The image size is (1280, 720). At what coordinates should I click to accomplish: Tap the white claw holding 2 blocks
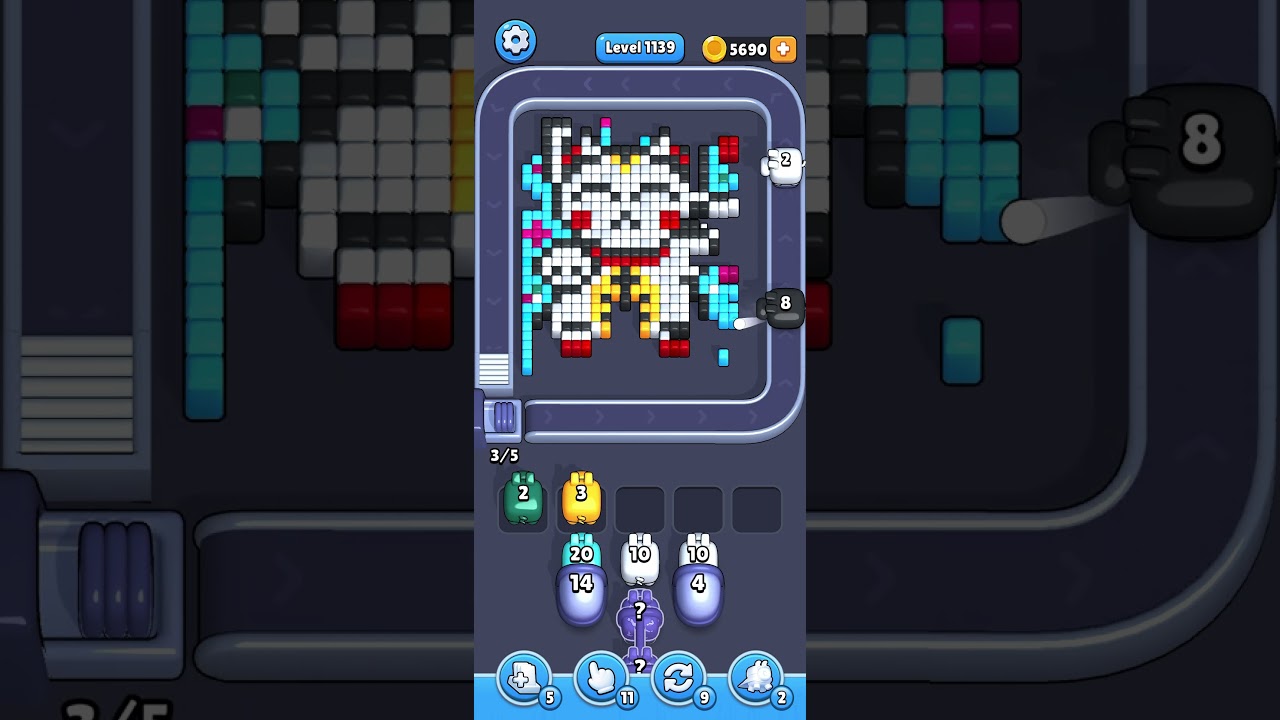coord(783,163)
